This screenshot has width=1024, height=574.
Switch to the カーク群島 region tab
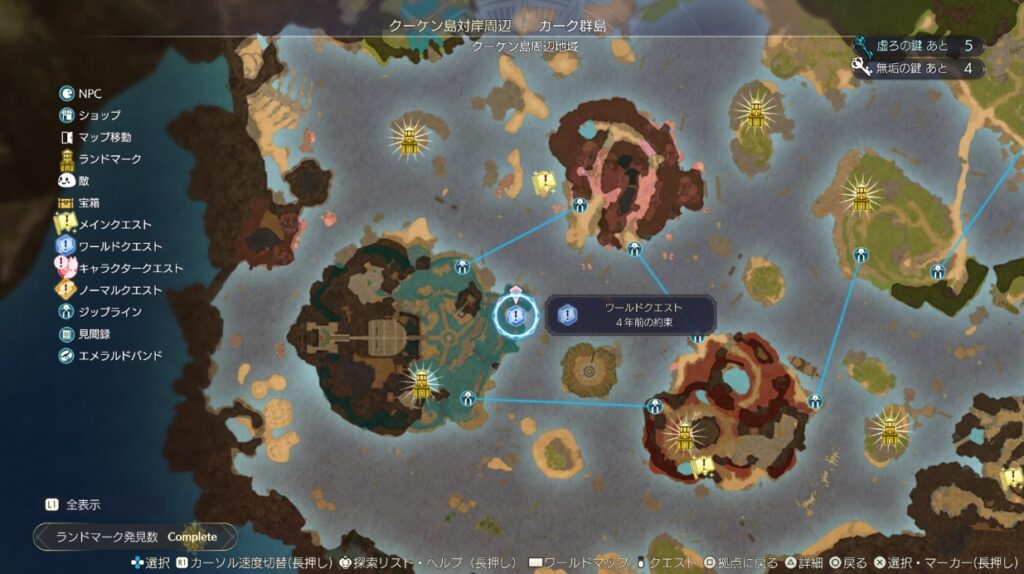pos(572,25)
